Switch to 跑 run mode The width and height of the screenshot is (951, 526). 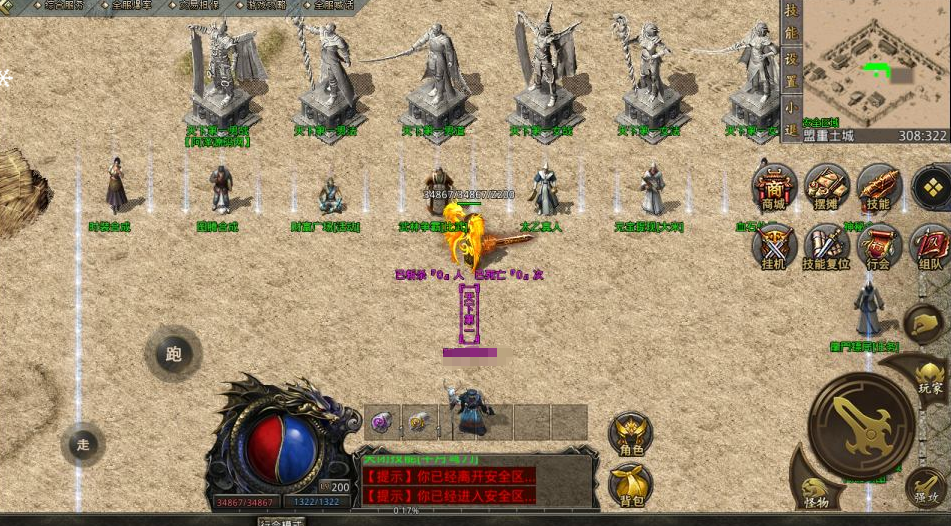(x=173, y=353)
